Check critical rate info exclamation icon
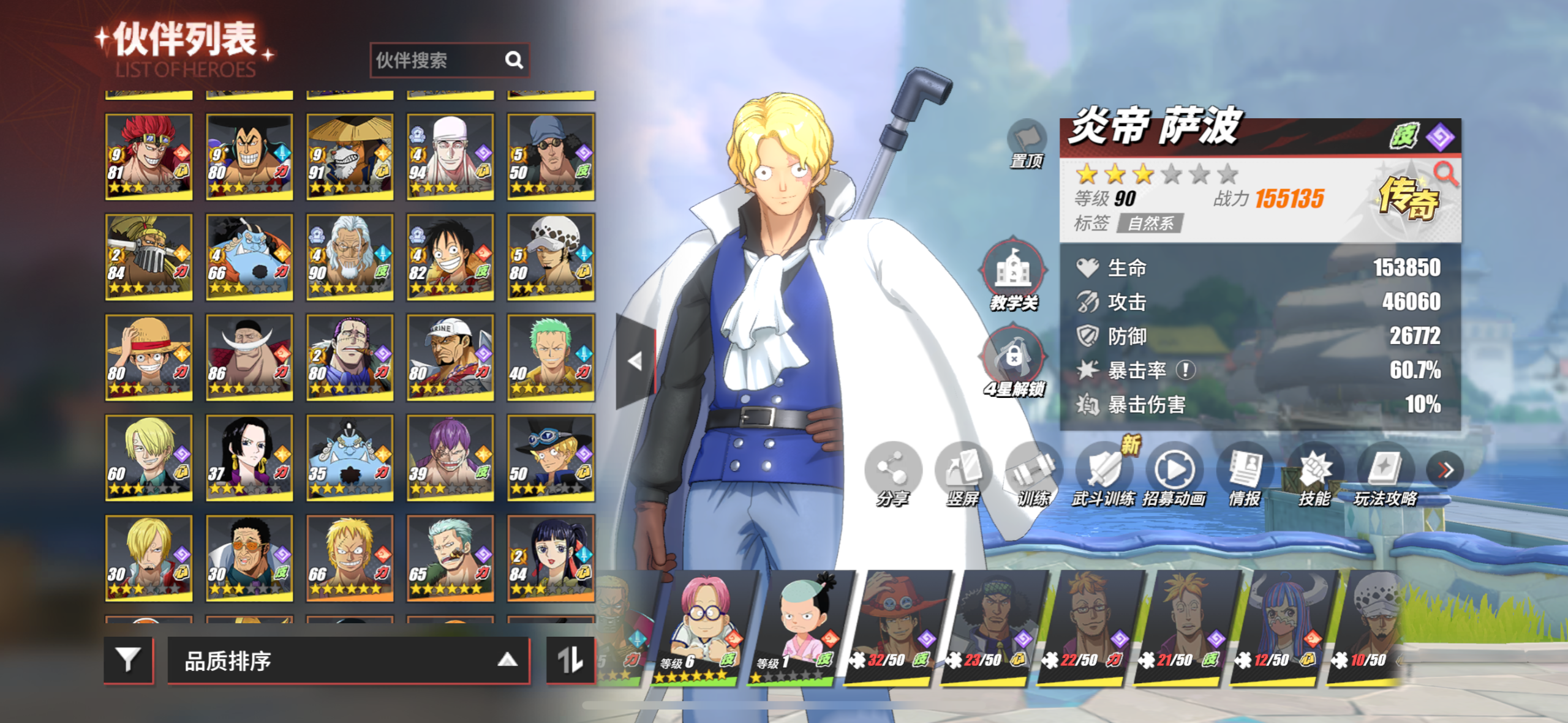The image size is (1568, 723). point(1186,370)
